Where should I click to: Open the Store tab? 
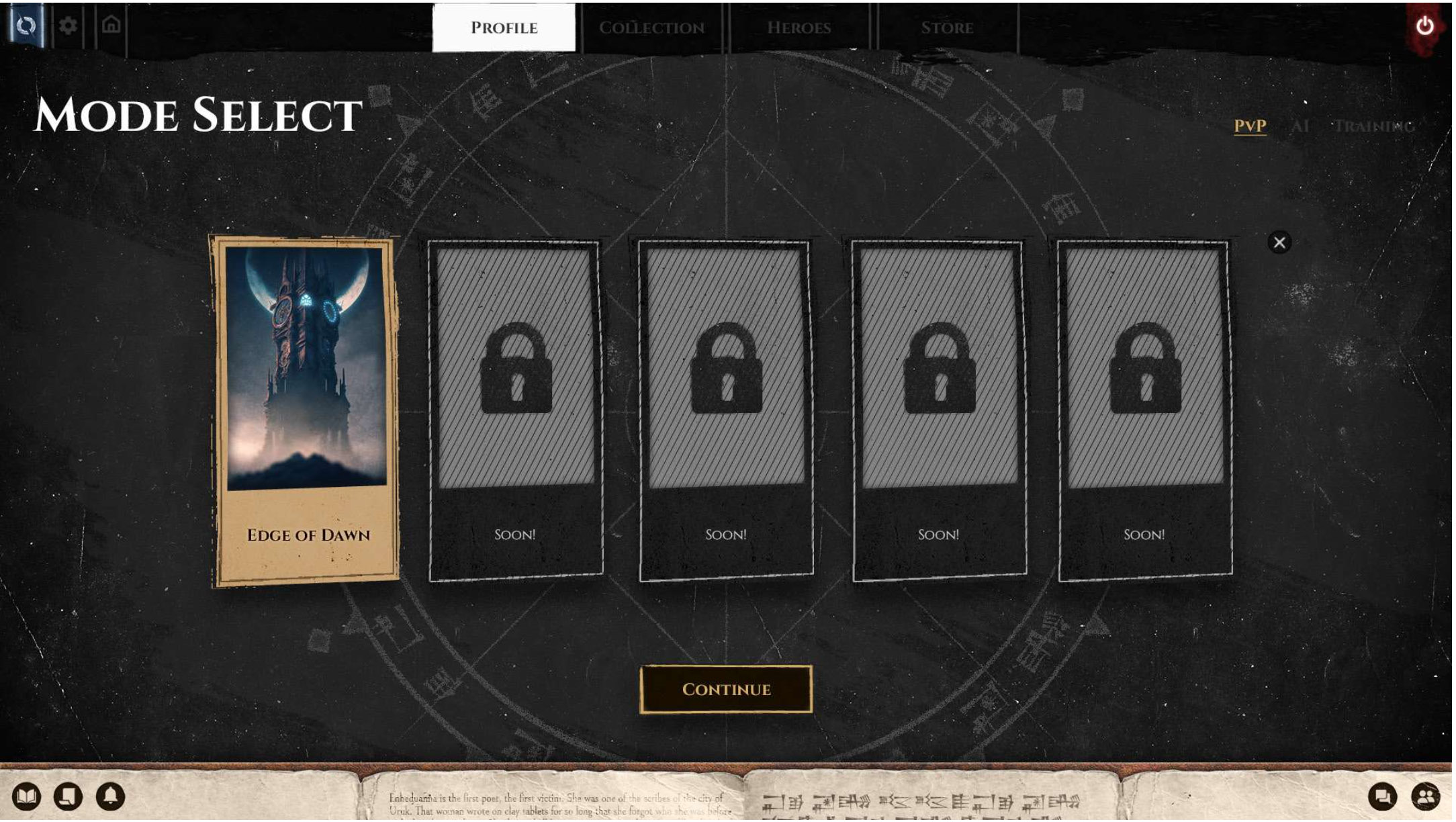point(946,28)
